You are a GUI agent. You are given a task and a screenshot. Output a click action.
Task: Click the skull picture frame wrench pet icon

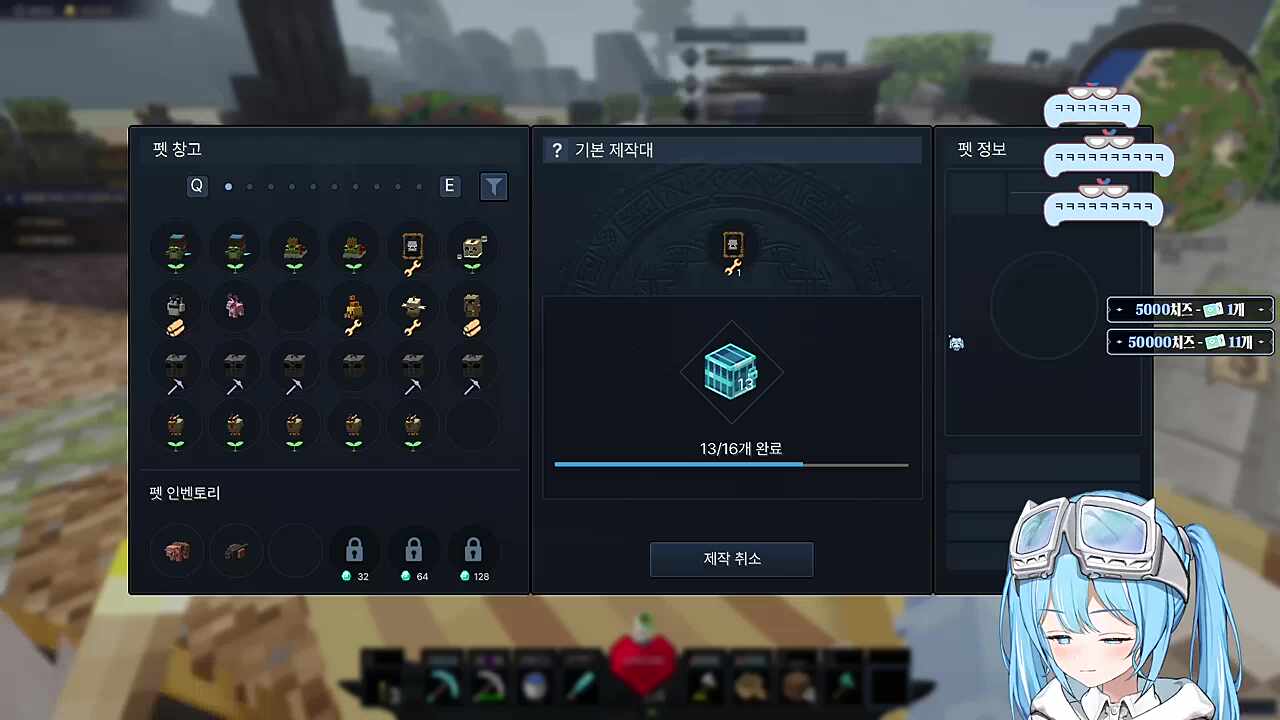pyautogui.click(x=412, y=250)
